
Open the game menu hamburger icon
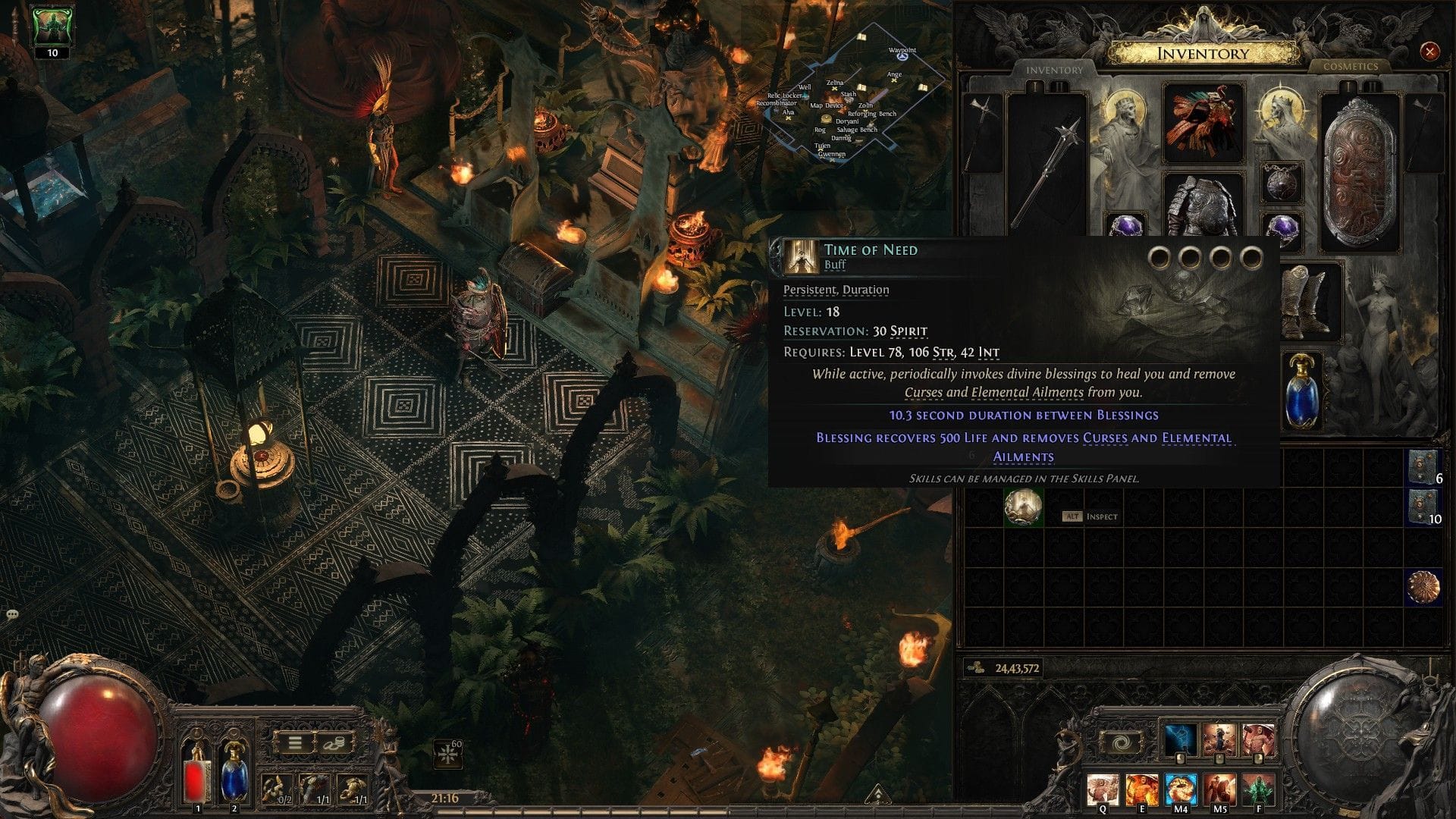coord(295,743)
